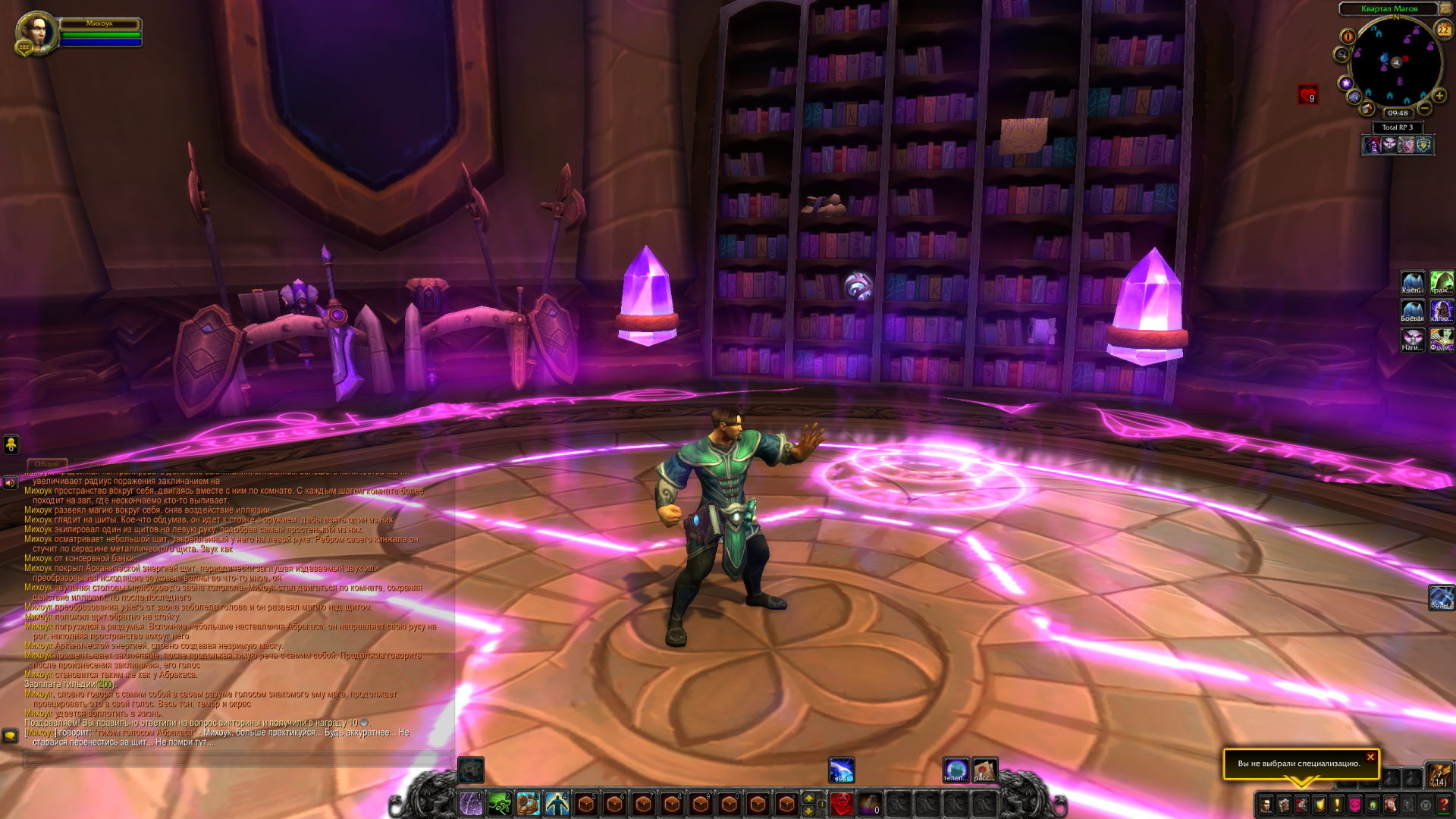Open the character info micro button
The width and height of the screenshot is (1456, 819).
tap(1266, 805)
